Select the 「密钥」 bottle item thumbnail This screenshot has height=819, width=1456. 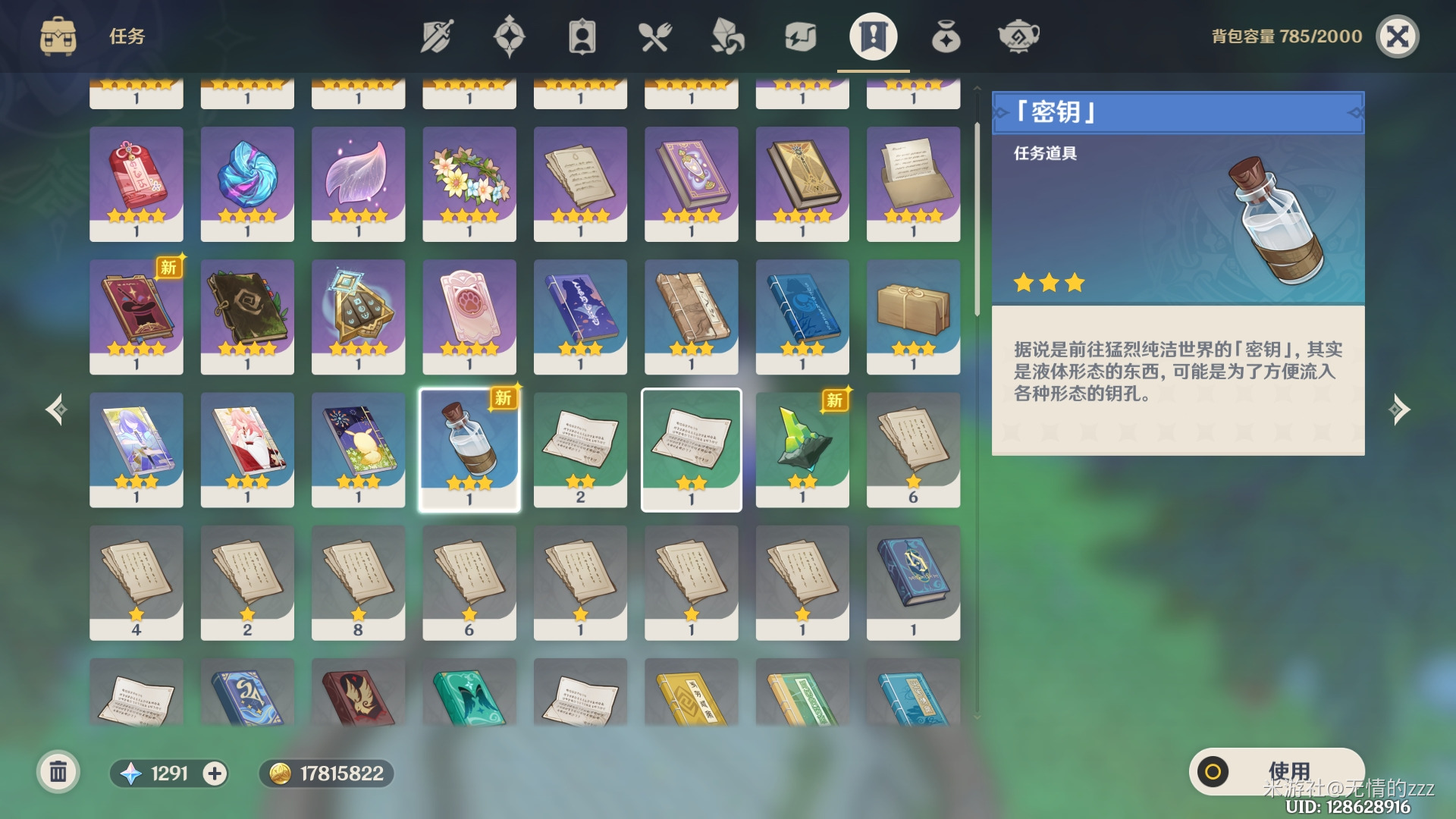tap(469, 449)
